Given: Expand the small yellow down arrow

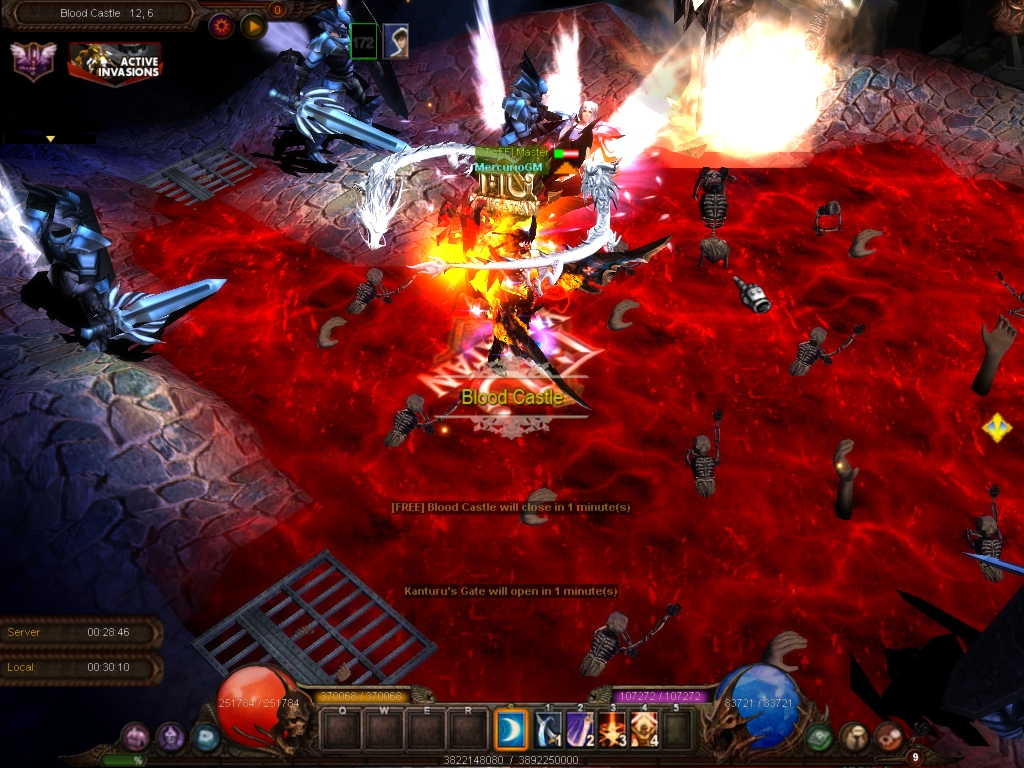Looking at the screenshot, I should [49, 139].
